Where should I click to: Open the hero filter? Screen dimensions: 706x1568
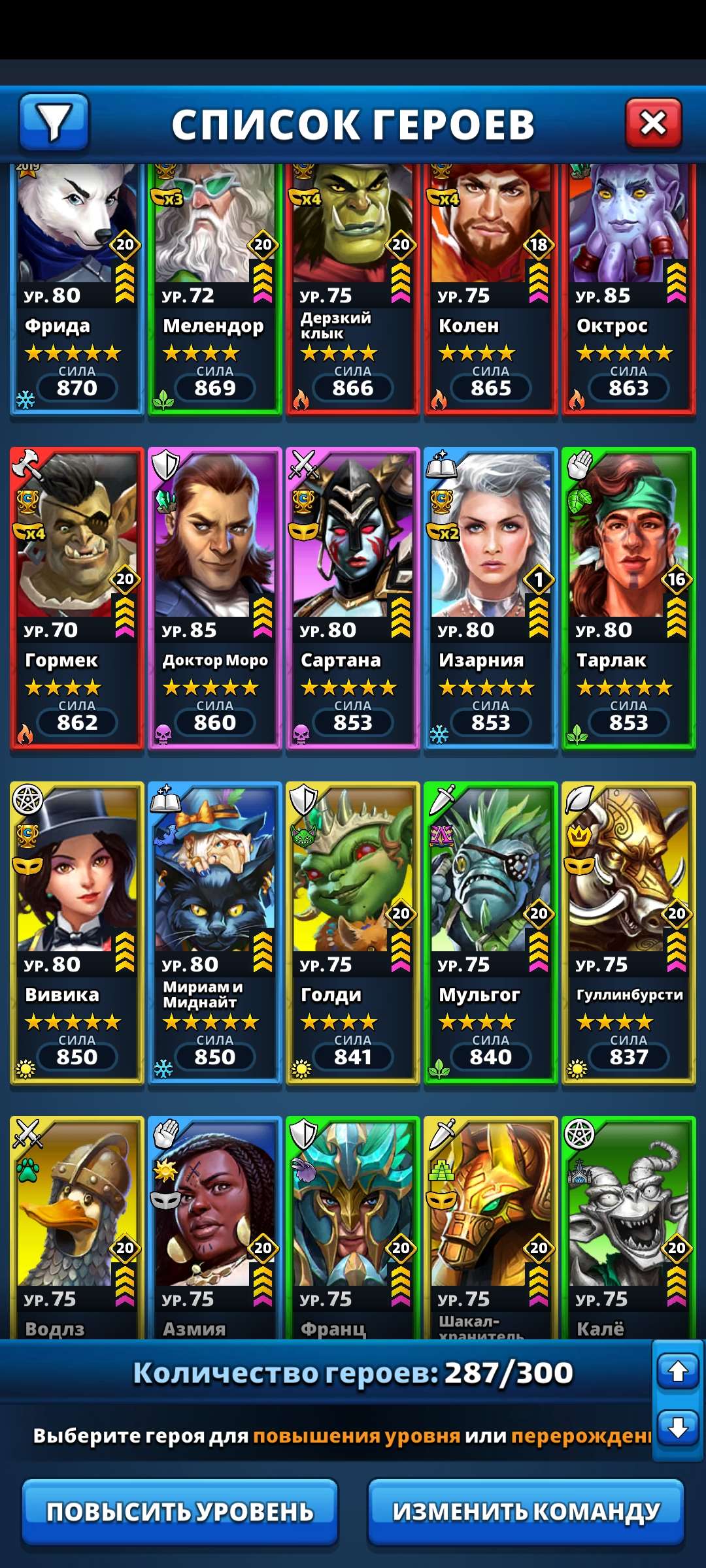point(54,122)
